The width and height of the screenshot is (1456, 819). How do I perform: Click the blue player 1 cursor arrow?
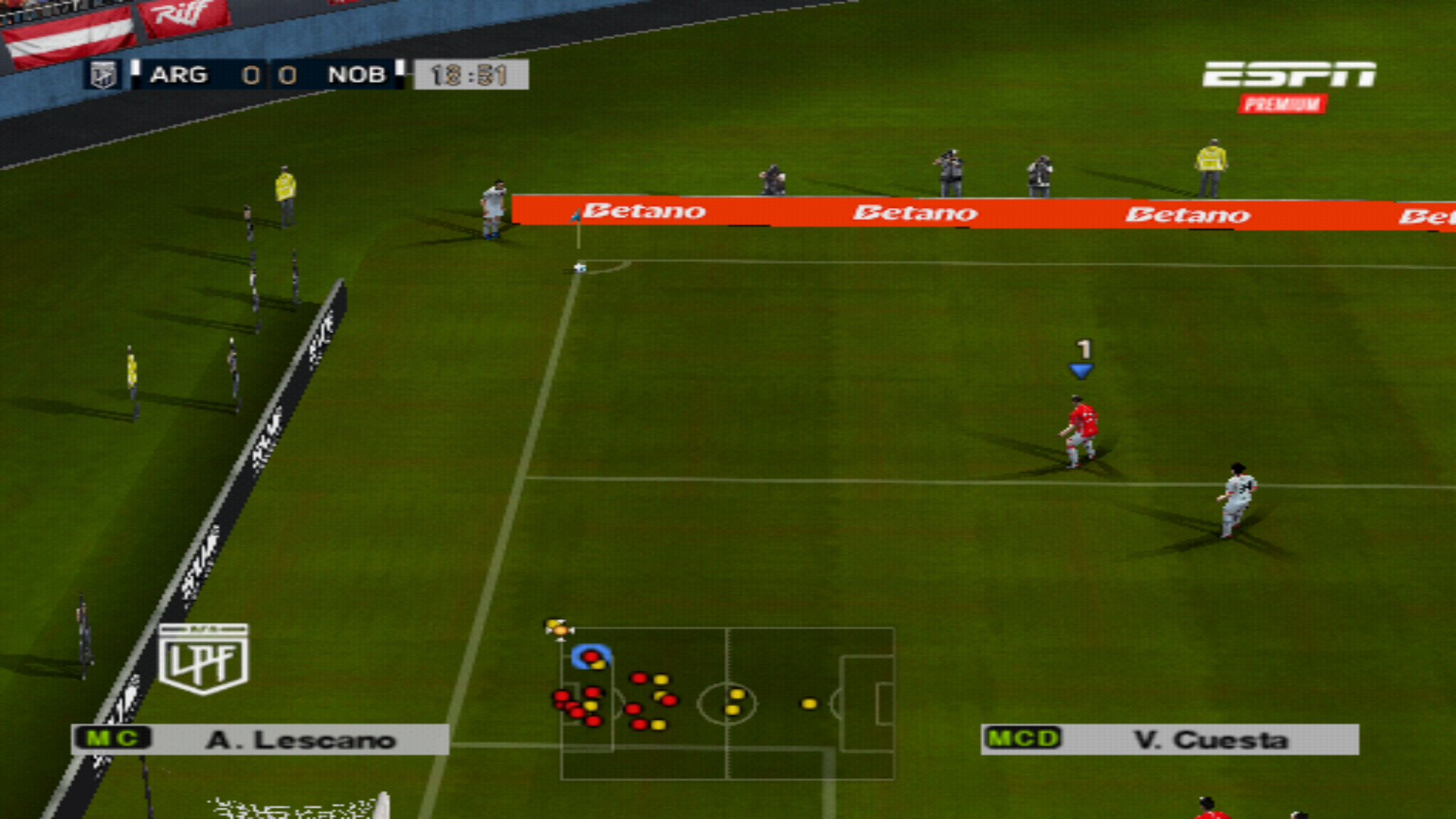pyautogui.click(x=1081, y=371)
